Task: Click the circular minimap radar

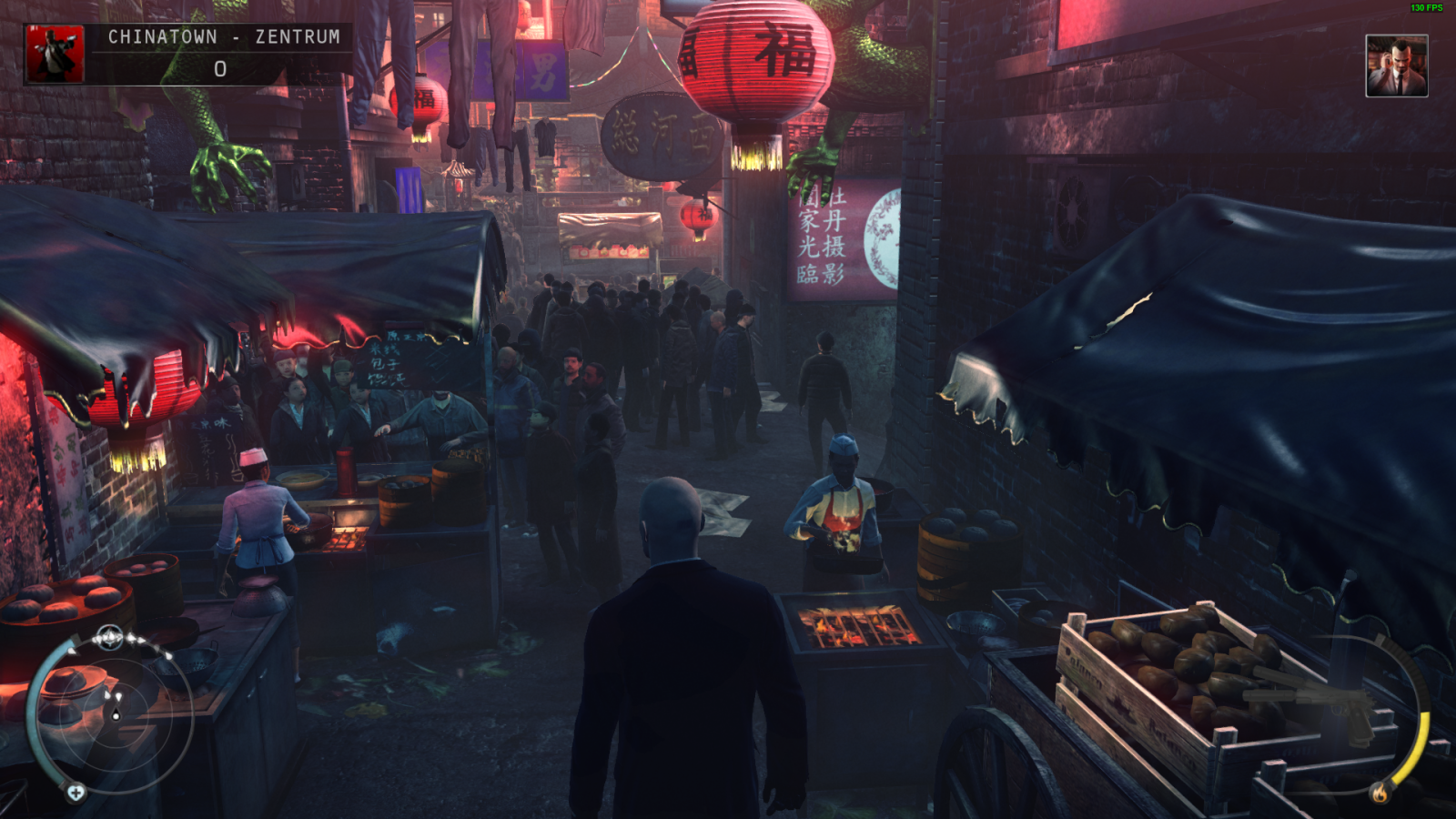Action: pyautogui.click(x=116, y=714)
